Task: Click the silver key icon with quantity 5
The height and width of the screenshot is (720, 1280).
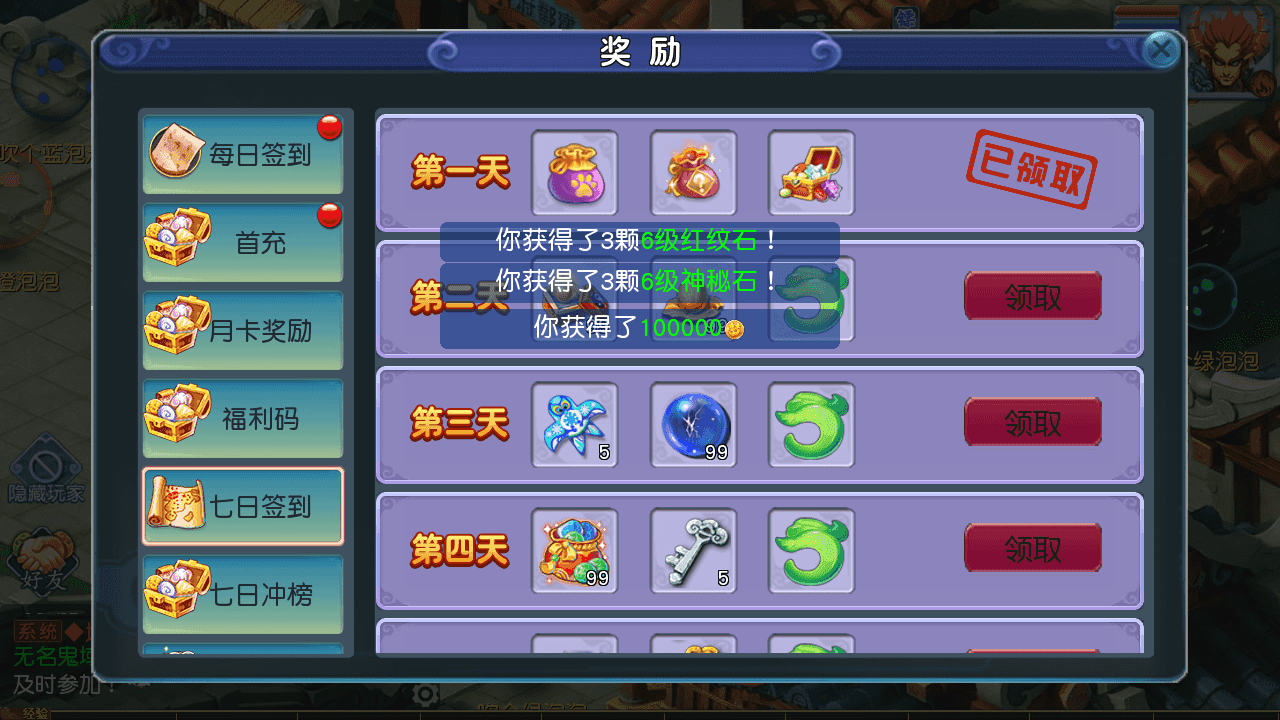Action: [x=693, y=551]
